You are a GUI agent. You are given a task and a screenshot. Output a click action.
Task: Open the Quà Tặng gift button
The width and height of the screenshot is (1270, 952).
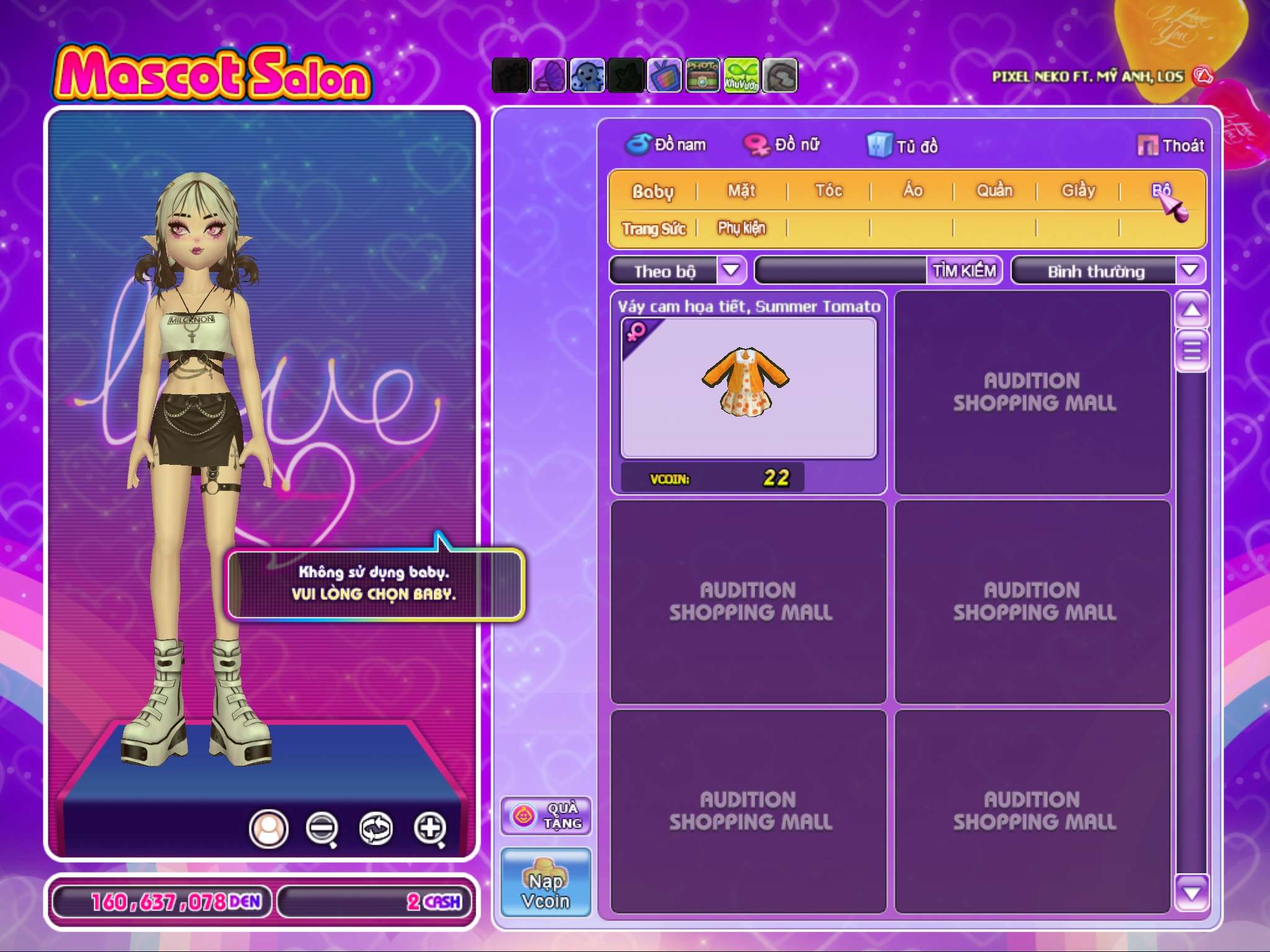click(546, 816)
